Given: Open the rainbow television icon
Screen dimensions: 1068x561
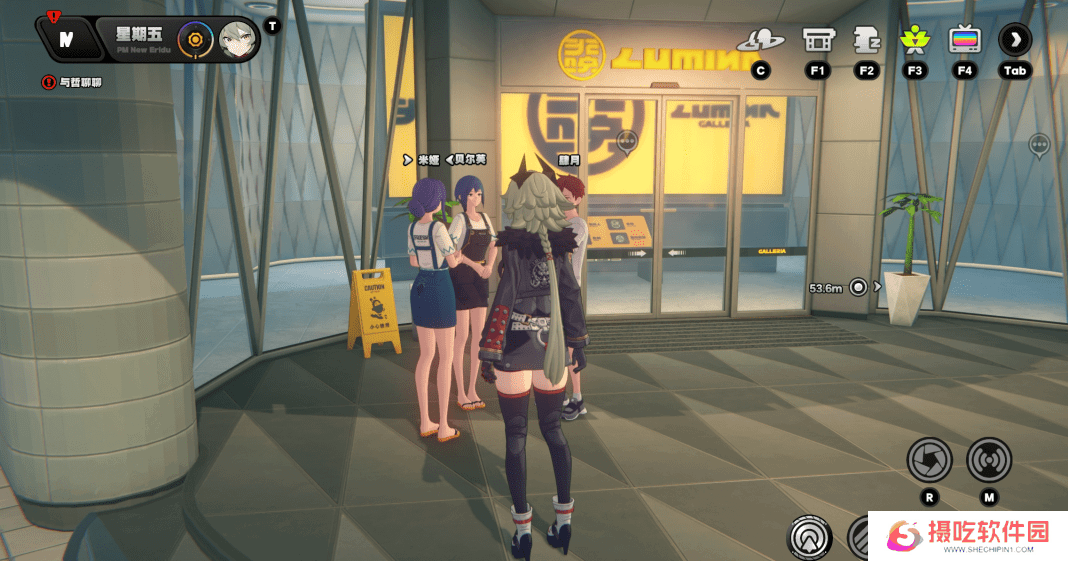Looking at the screenshot, I should pos(964,41).
